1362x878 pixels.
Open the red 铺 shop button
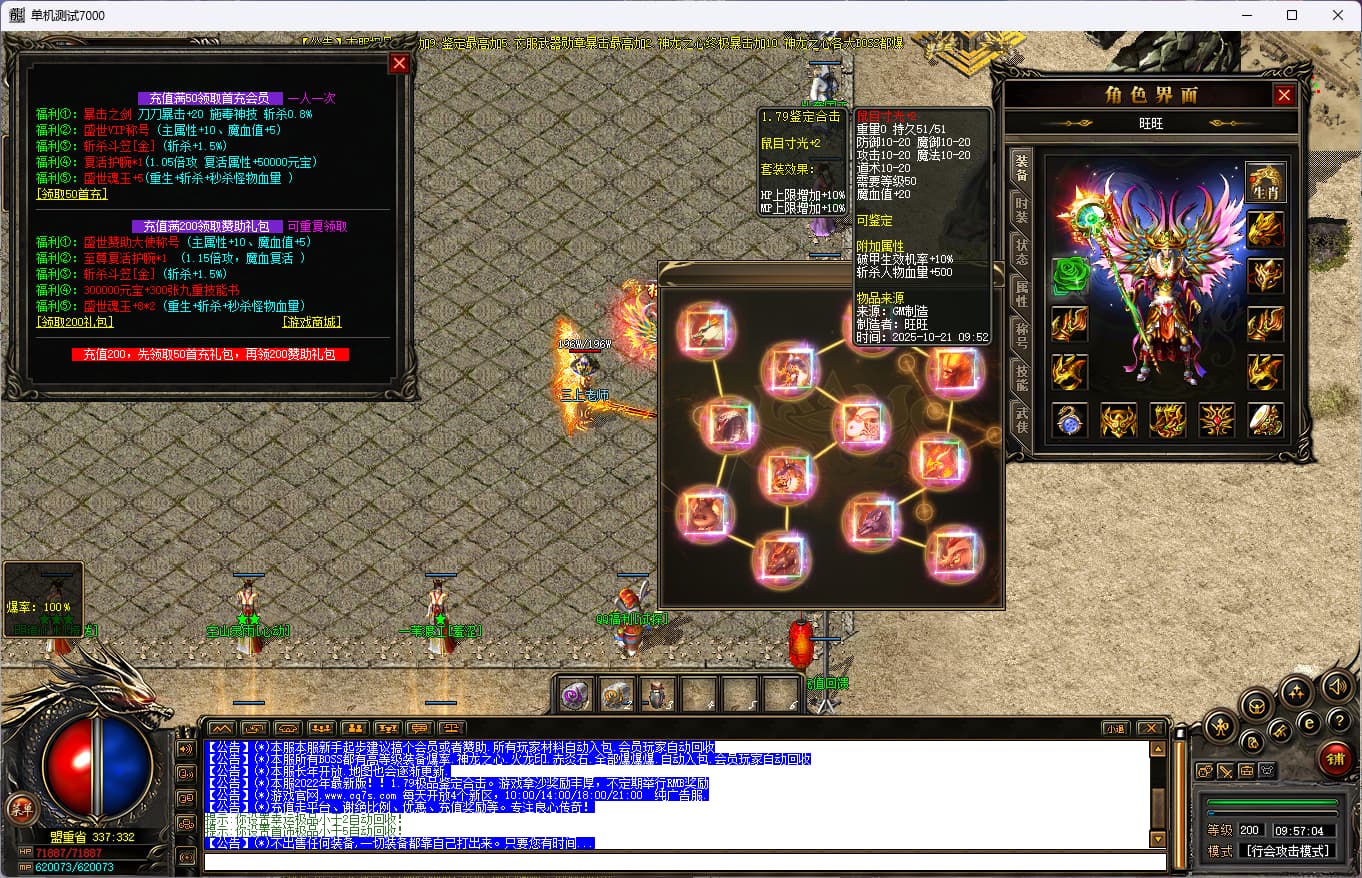click(x=1335, y=759)
